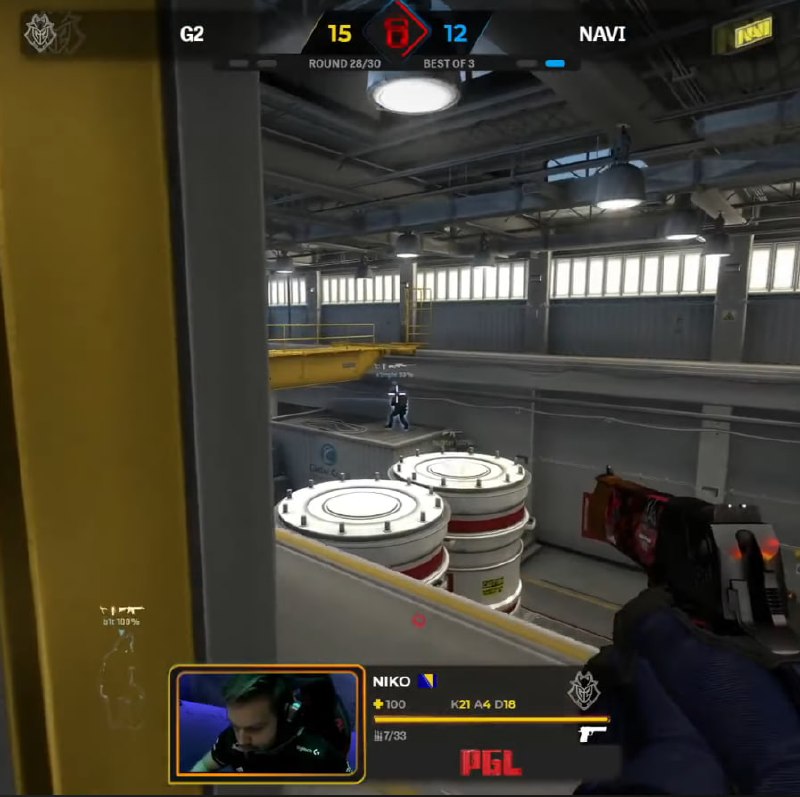Click the PGL logo below the player panel
The height and width of the screenshot is (797, 800).
point(490,763)
